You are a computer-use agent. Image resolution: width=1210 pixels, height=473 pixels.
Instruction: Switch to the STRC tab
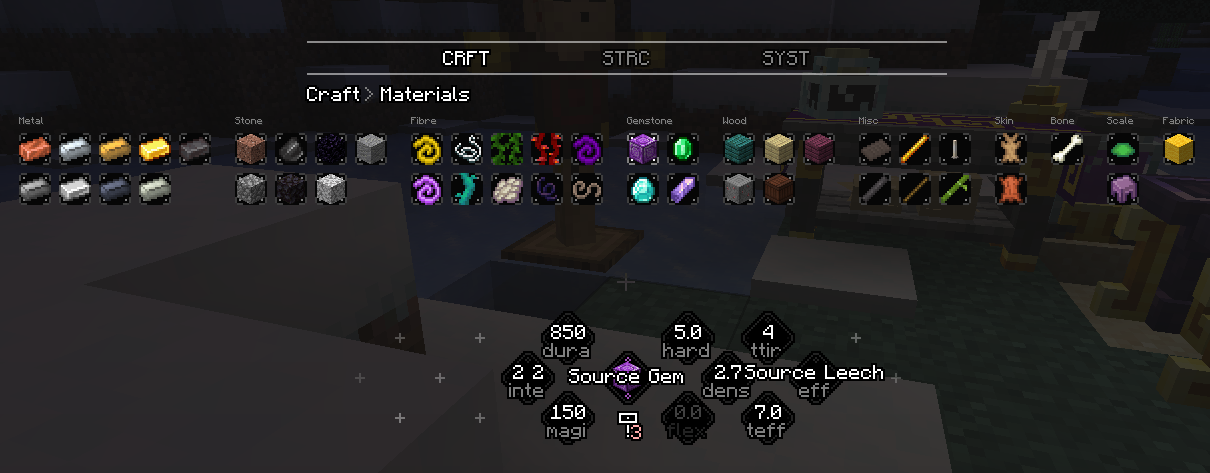pyautogui.click(x=625, y=58)
